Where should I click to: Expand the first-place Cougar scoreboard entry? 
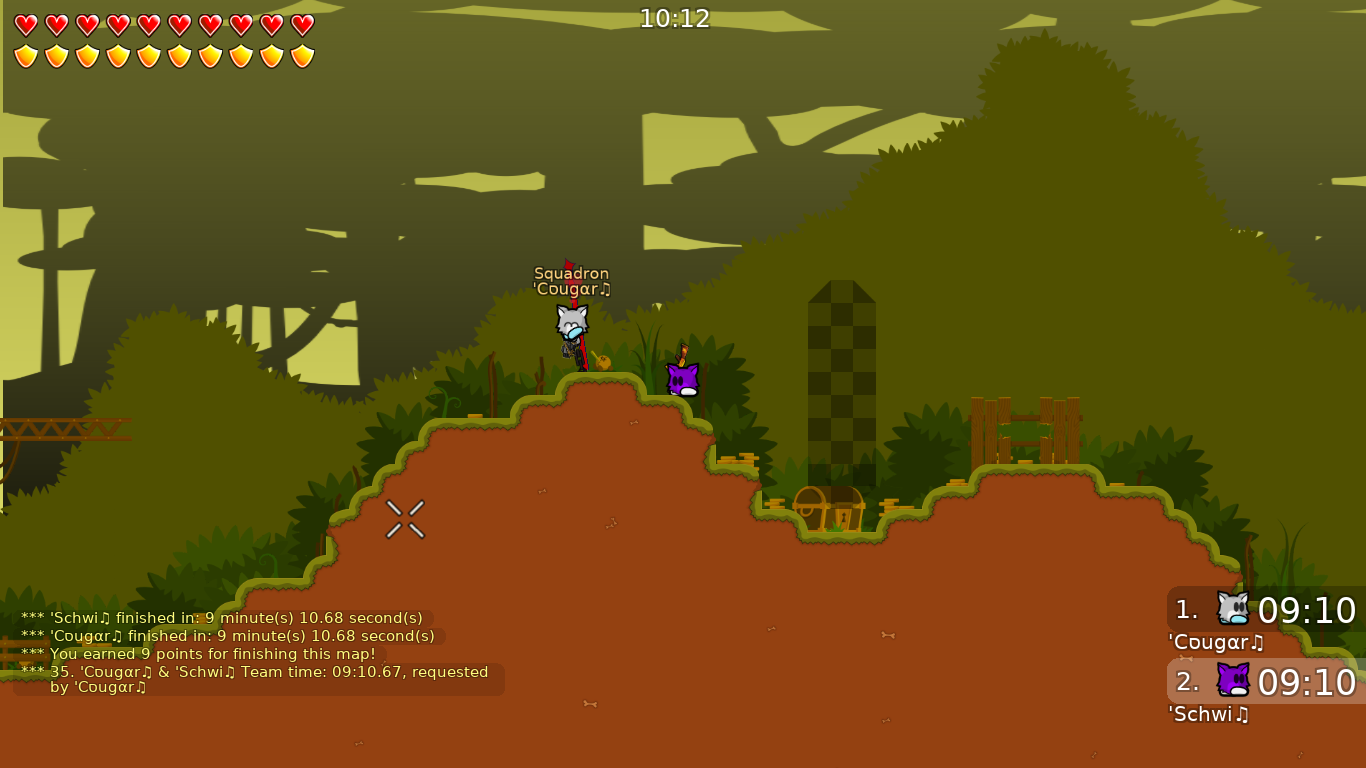[1290, 610]
